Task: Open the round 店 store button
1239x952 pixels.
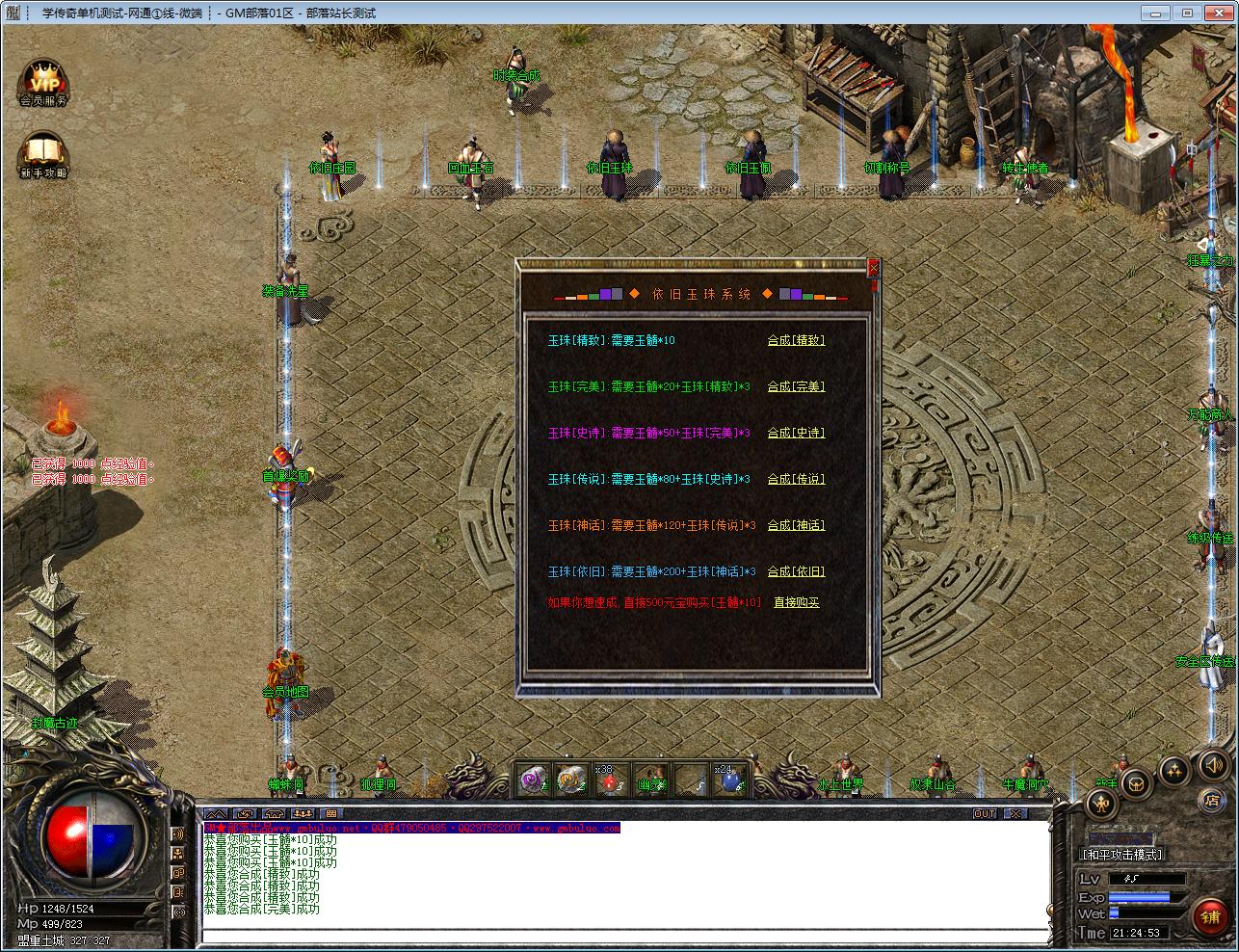Action: pos(1211,800)
